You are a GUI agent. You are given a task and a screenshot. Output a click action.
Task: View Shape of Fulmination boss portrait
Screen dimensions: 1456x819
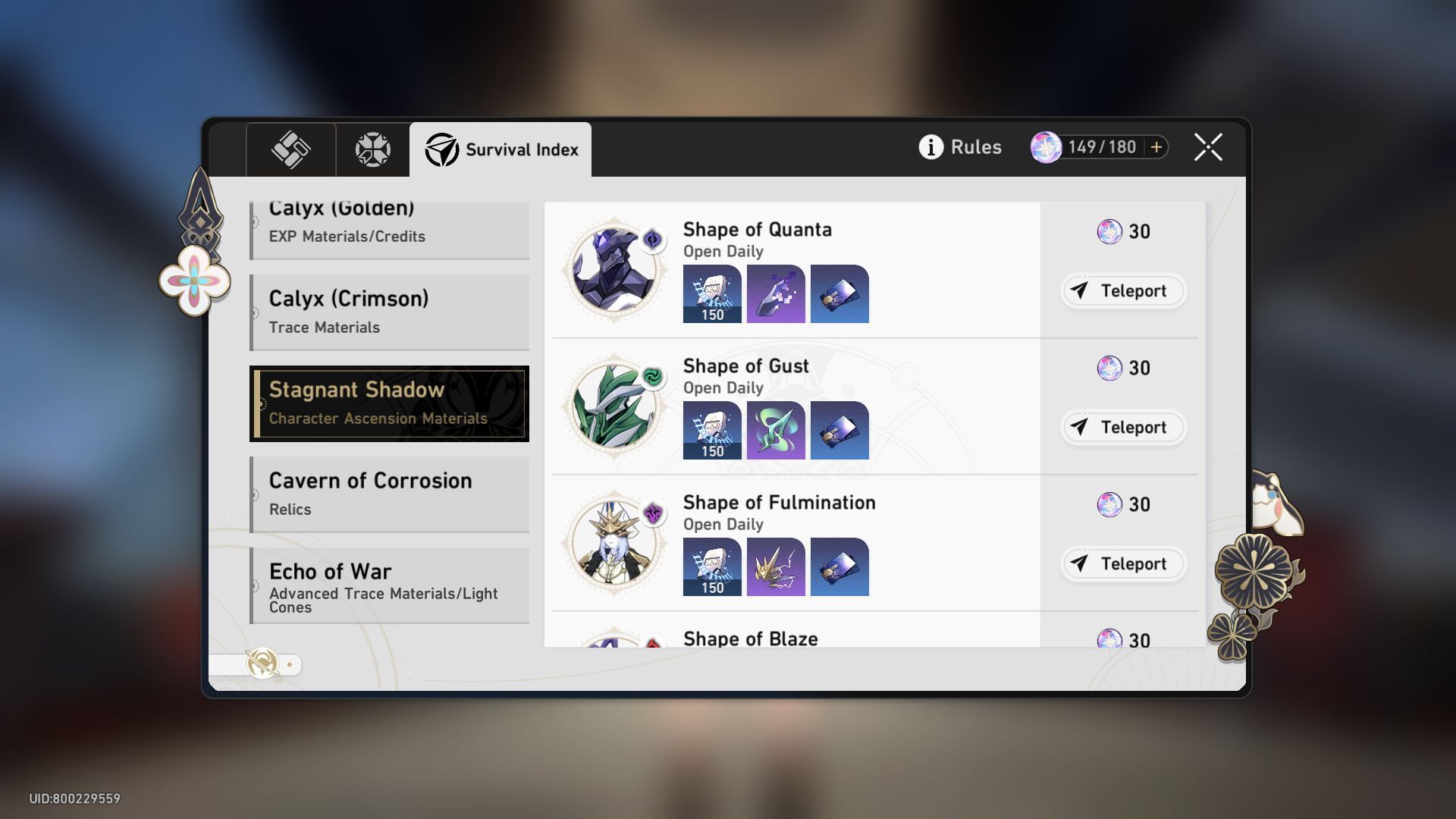613,542
